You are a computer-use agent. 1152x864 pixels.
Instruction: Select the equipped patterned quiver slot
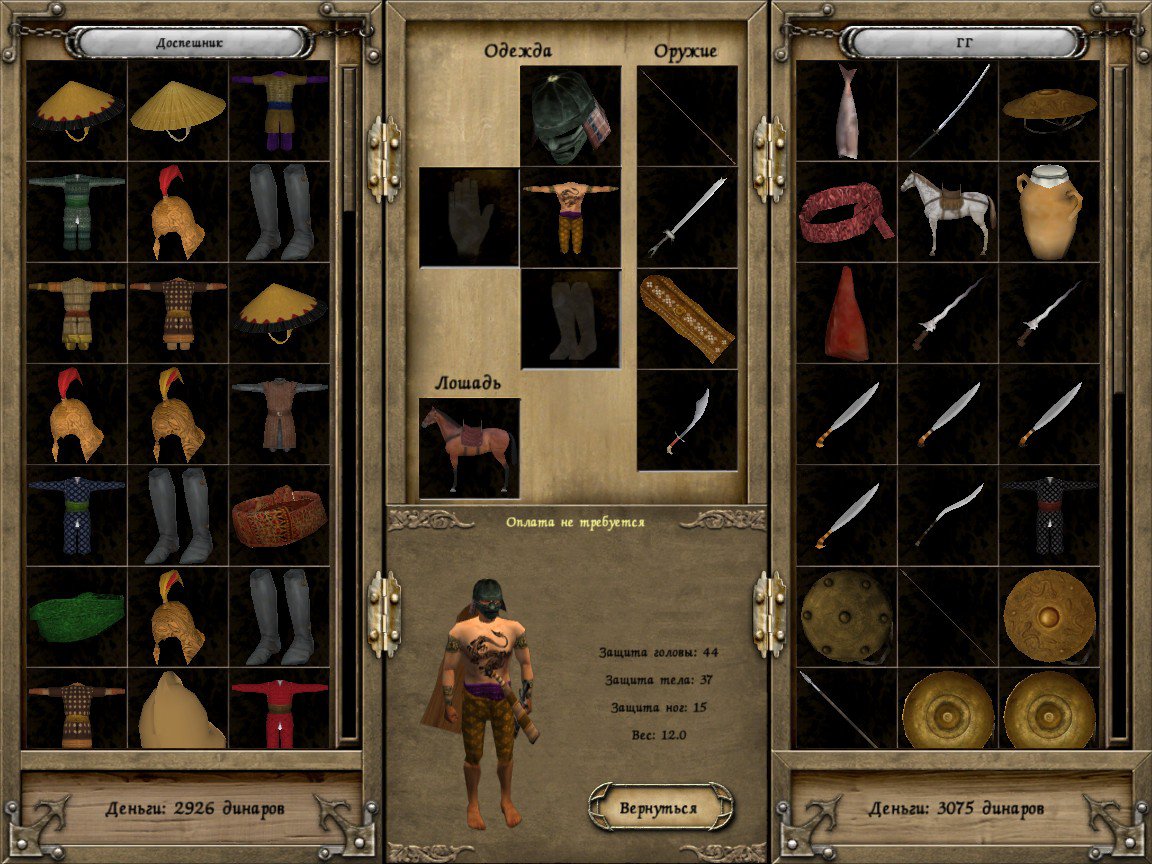click(687, 318)
